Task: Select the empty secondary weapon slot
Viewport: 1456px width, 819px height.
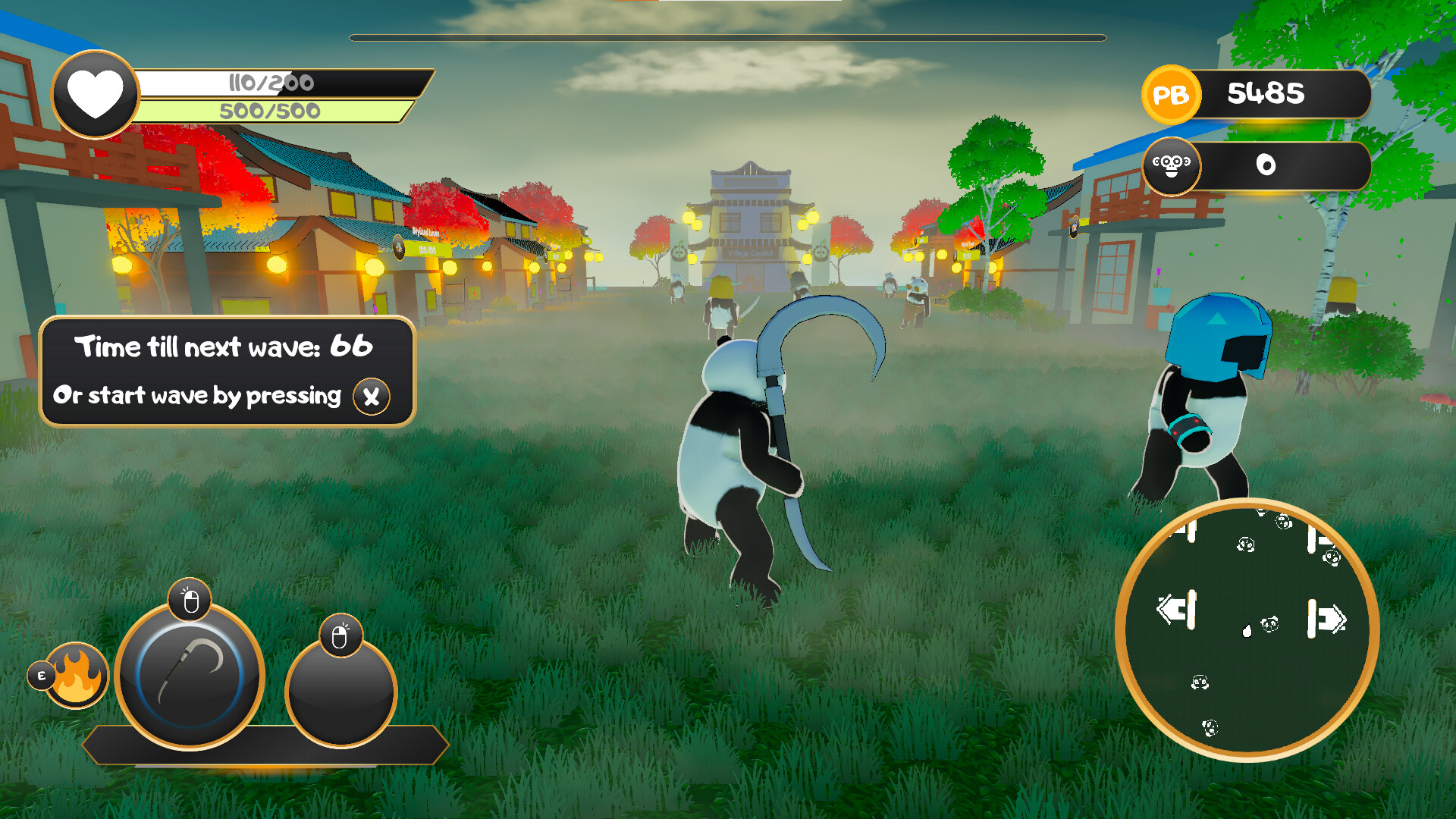Action: click(x=340, y=692)
